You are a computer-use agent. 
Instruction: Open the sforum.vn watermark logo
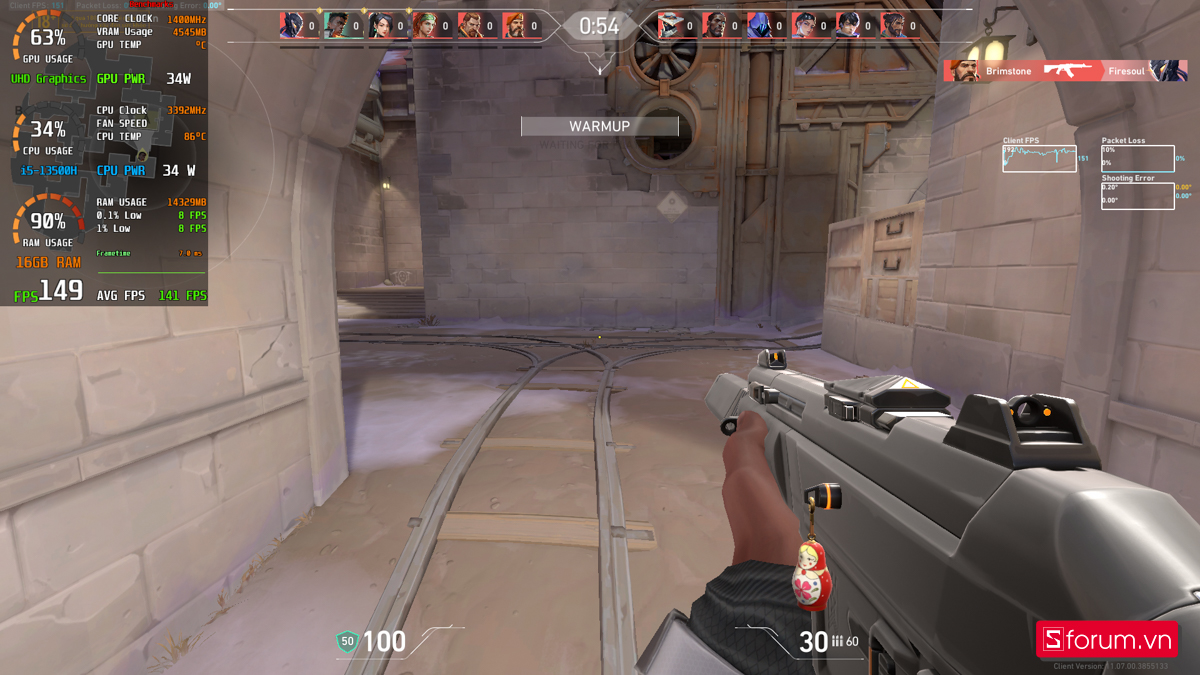coord(1106,640)
